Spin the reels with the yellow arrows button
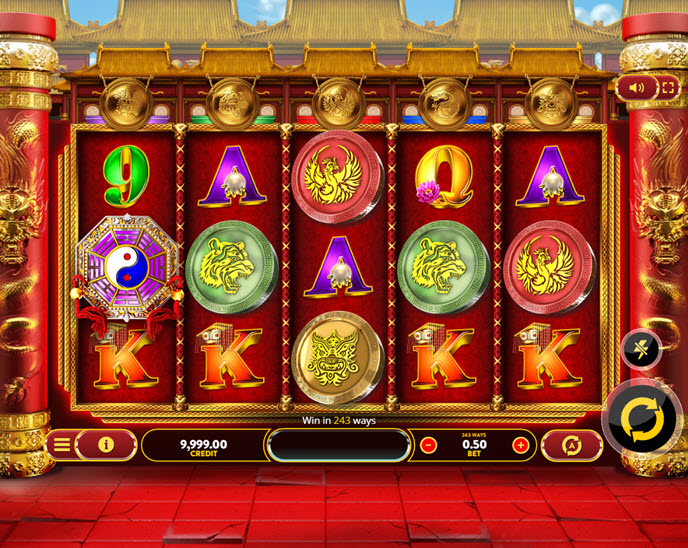The image size is (688, 548). pos(641,419)
